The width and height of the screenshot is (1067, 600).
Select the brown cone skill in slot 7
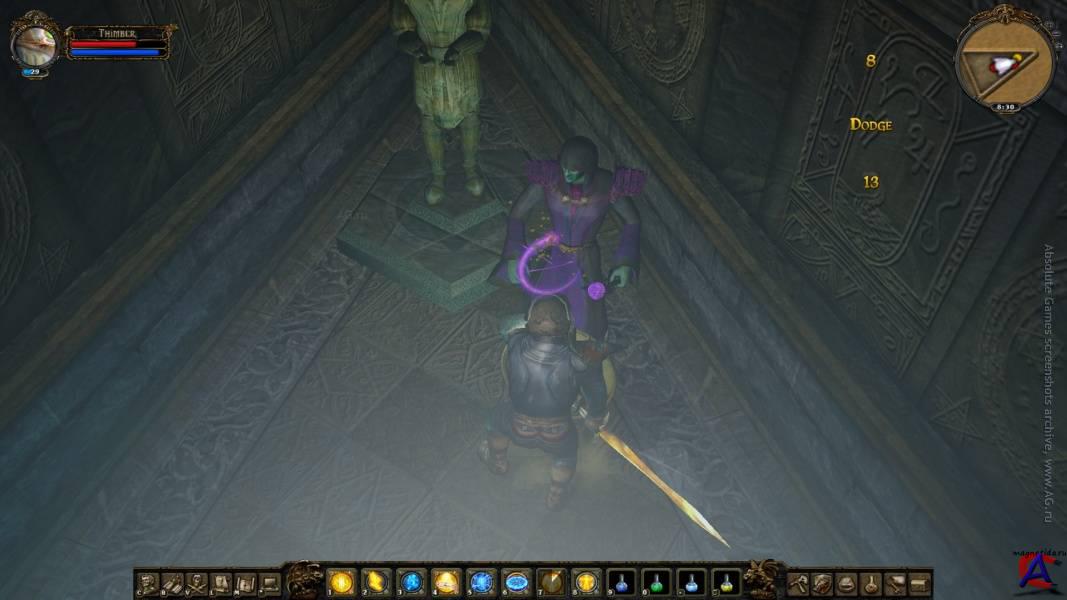click(x=552, y=582)
